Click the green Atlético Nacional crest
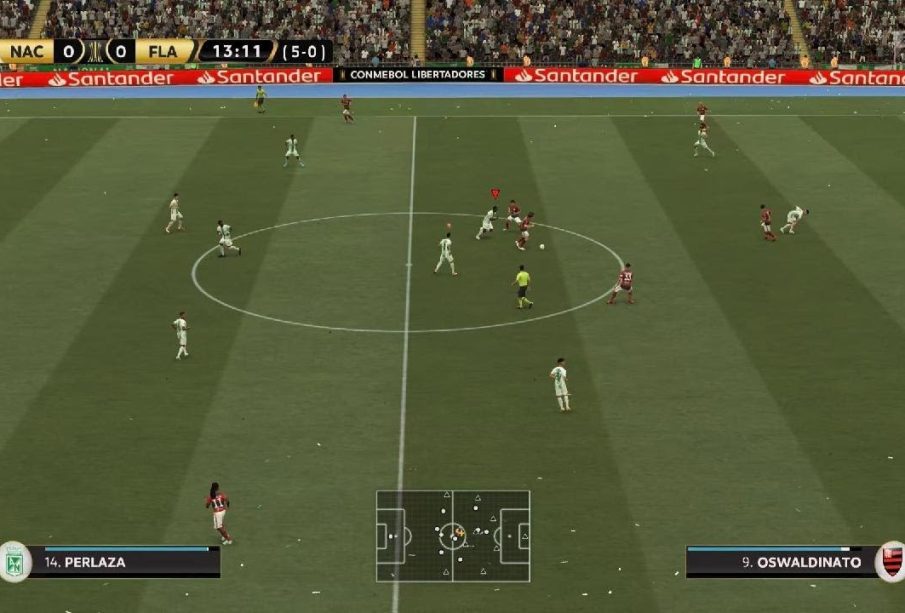This screenshot has width=905, height=613. [14, 562]
